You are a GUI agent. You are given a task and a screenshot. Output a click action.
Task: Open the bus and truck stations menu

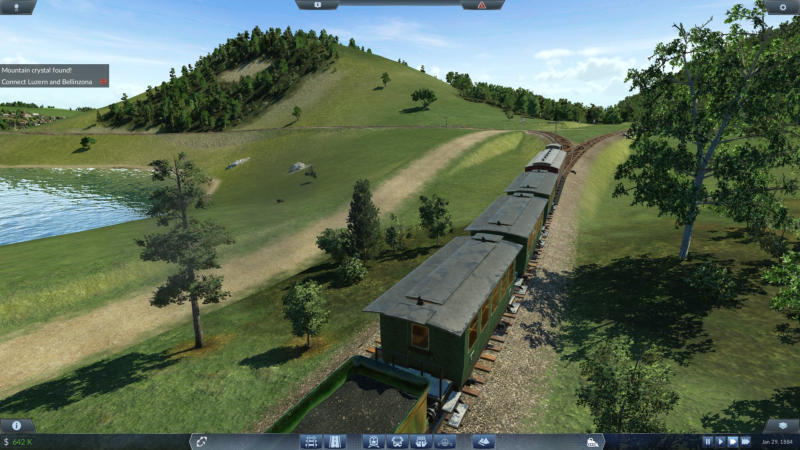(397, 441)
